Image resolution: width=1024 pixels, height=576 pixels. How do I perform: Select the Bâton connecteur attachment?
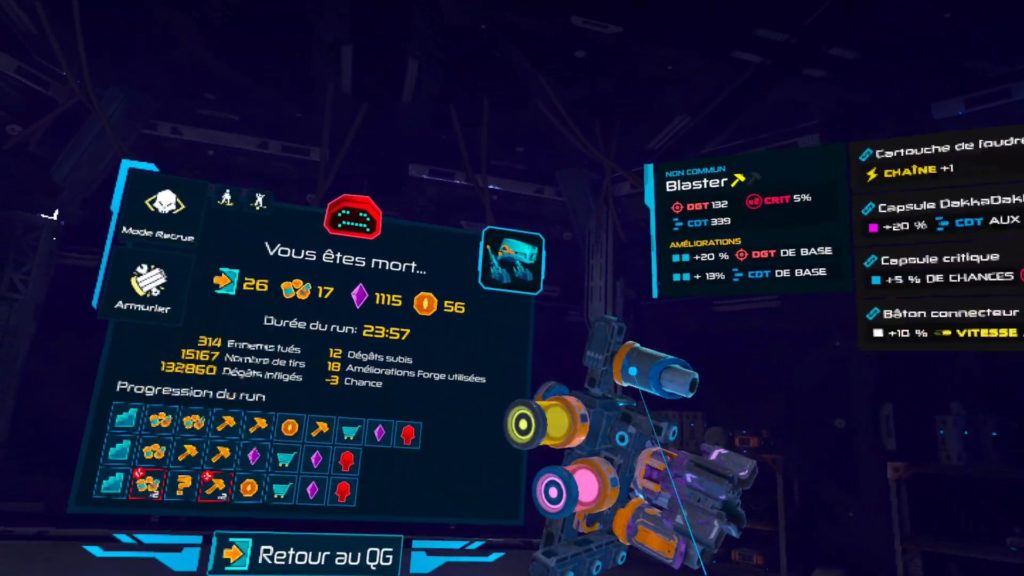click(x=940, y=322)
